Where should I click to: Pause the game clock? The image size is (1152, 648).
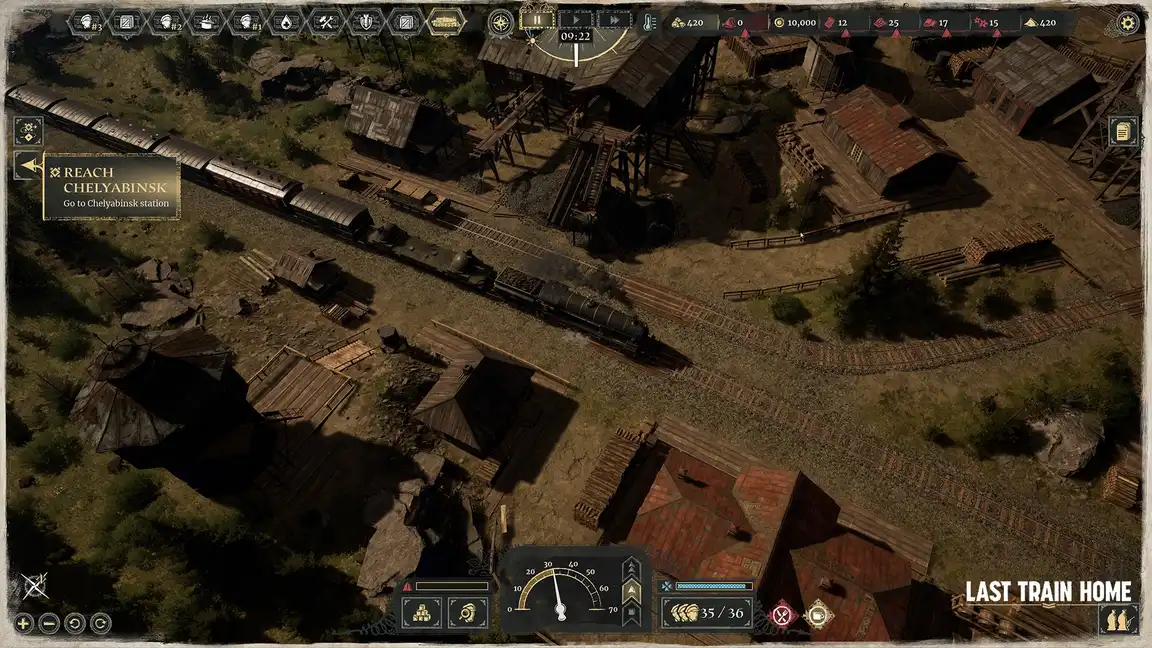point(536,19)
